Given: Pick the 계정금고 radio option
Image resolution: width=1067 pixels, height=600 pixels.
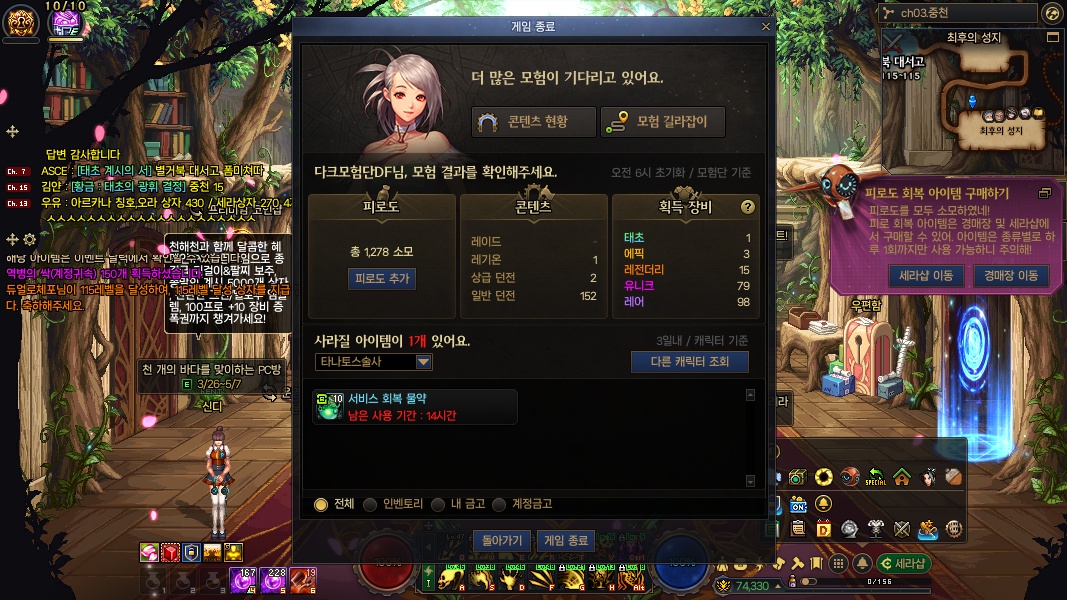Looking at the screenshot, I should pyautogui.click(x=506, y=505).
